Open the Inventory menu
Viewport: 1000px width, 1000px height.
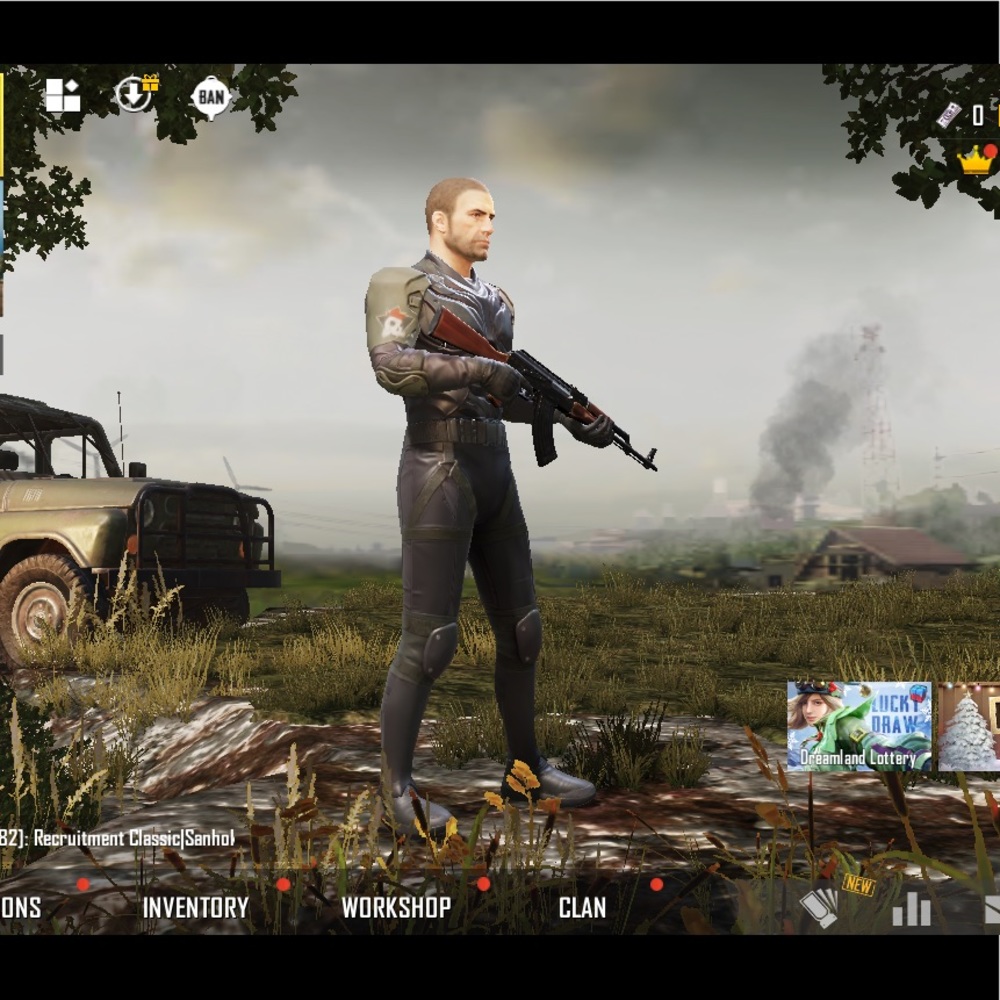point(195,907)
